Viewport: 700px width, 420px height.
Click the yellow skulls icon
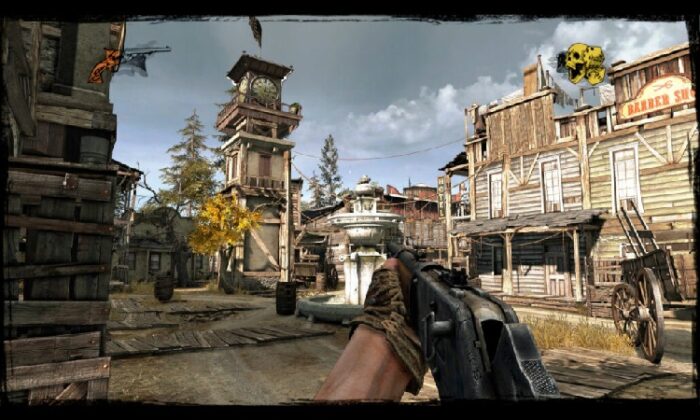[582, 64]
